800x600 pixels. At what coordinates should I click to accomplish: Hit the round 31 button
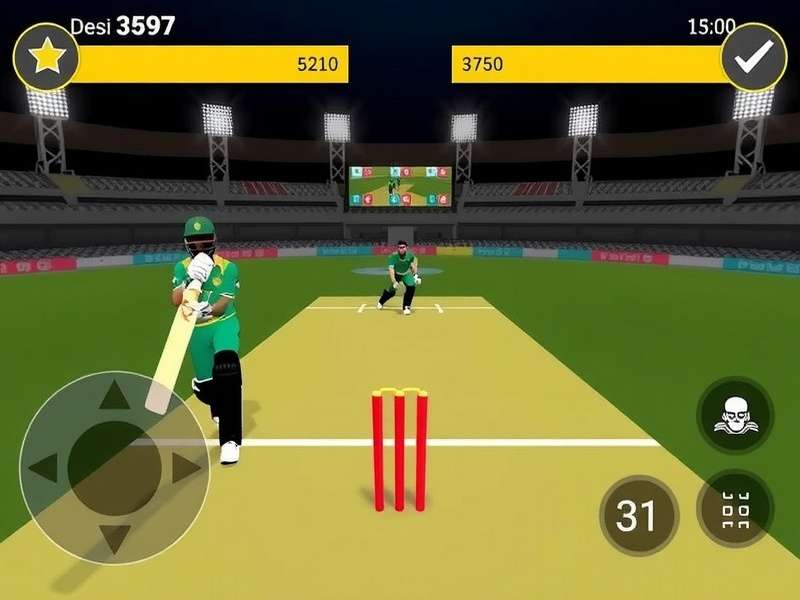click(638, 515)
